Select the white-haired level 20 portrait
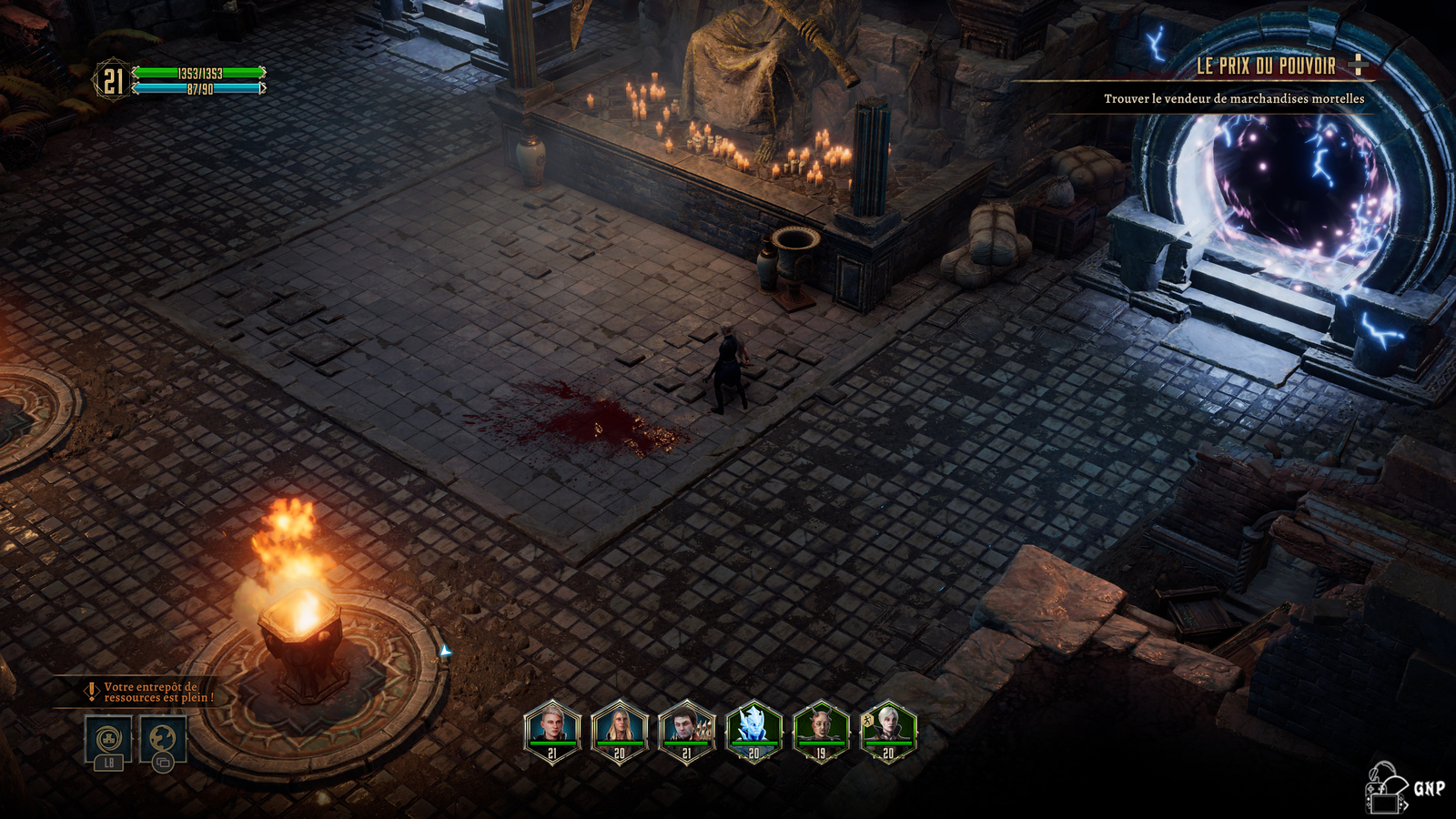 coord(888,731)
